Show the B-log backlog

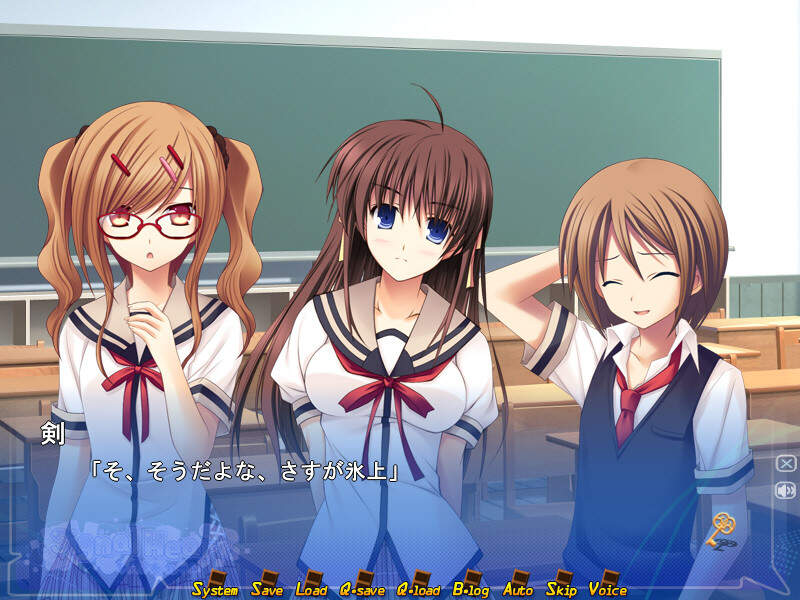pos(471,586)
